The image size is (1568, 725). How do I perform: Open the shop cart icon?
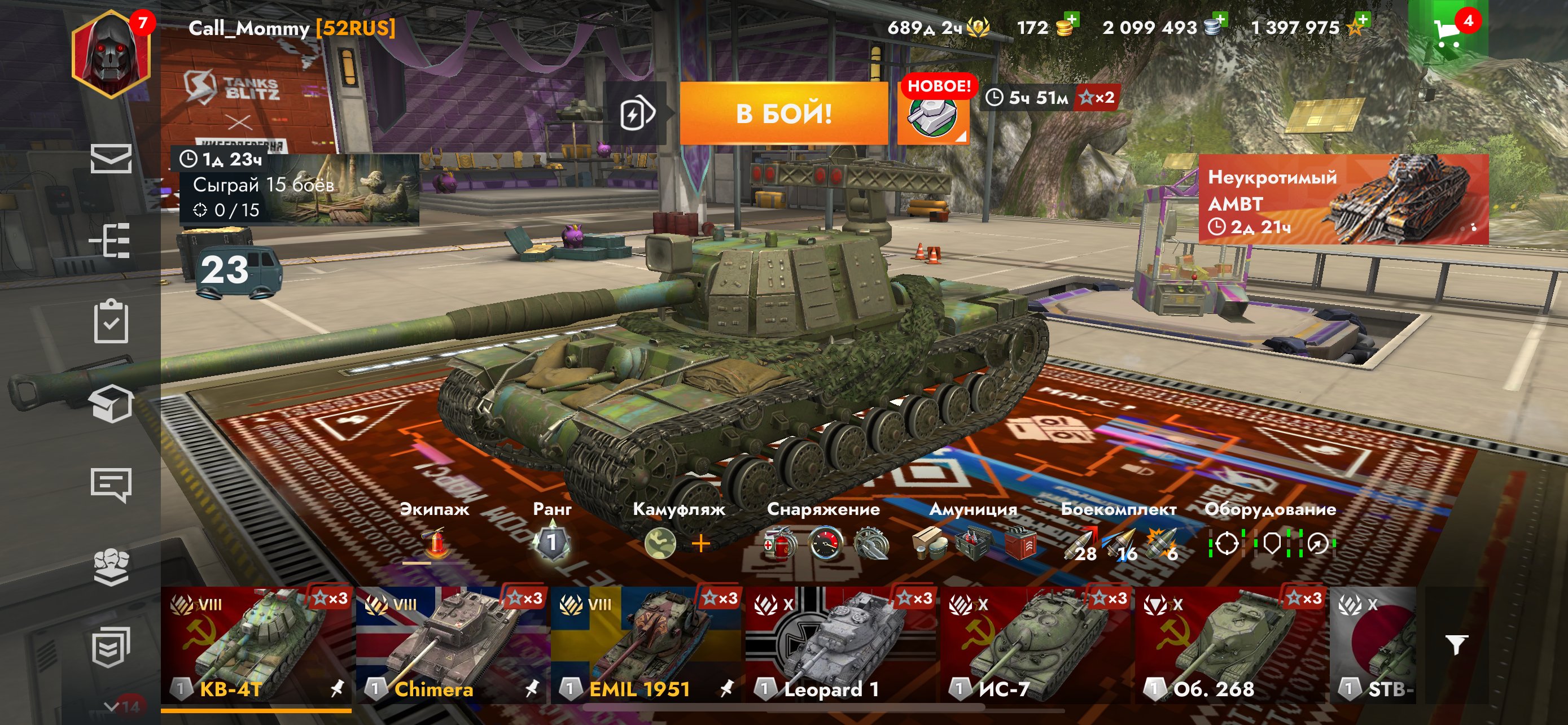pos(1447,32)
